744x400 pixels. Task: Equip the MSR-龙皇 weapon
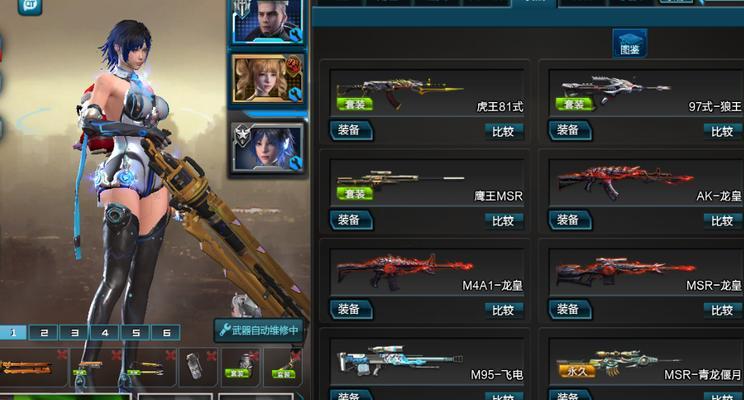570,310
